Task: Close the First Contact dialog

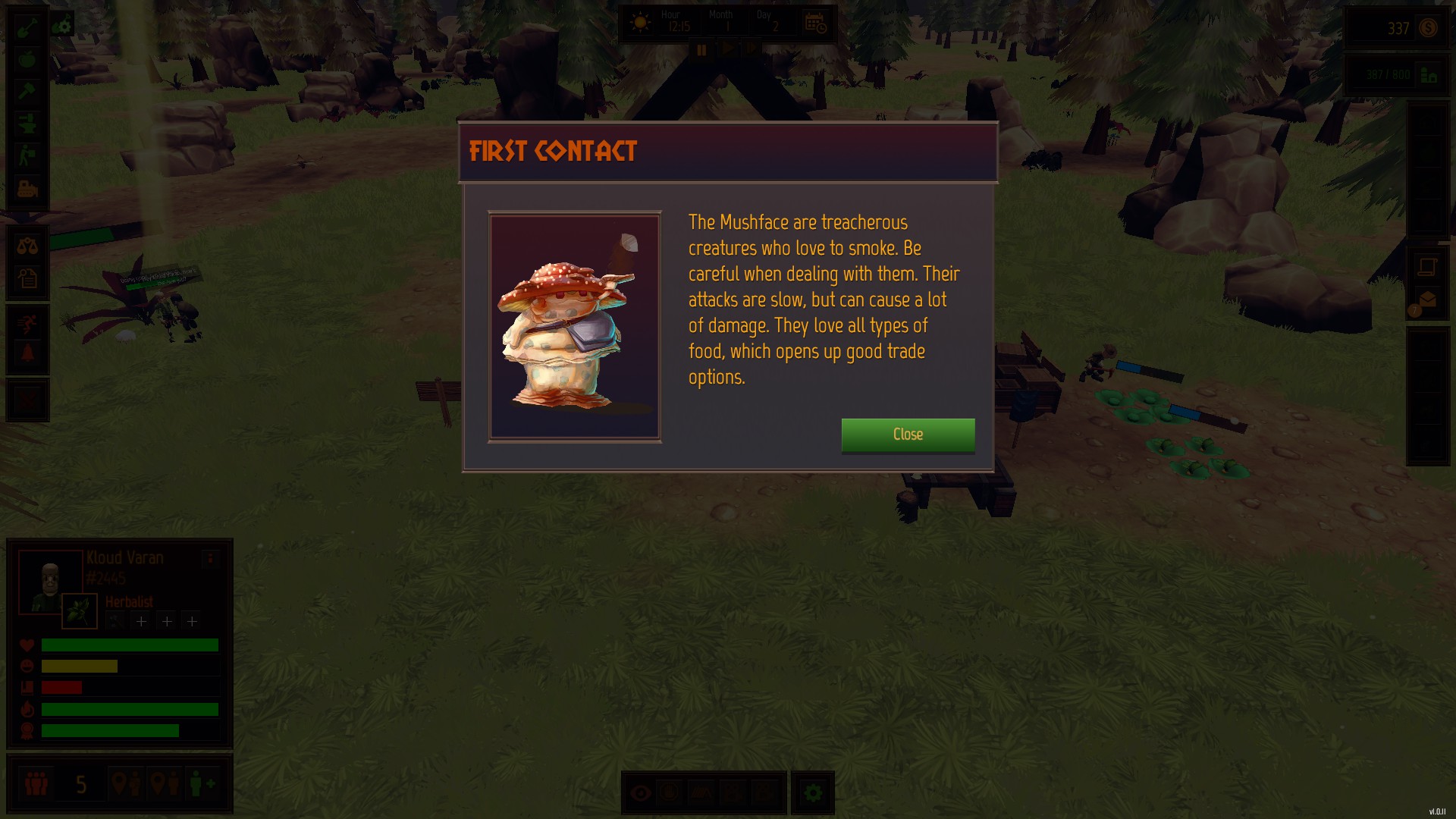Action: pyautogui.click(x=908, y=435)
